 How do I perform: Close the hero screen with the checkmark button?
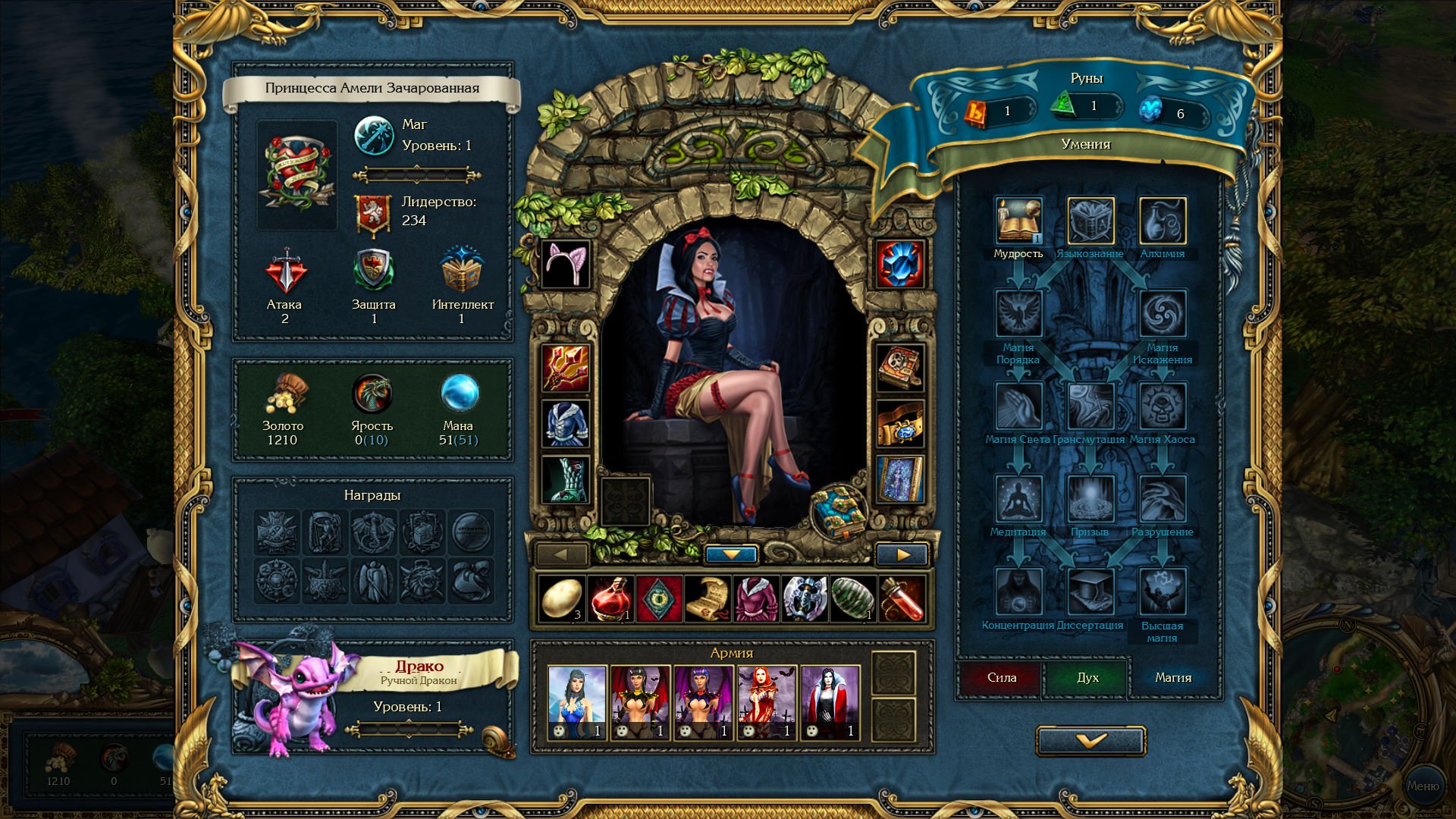point(1090,741)
